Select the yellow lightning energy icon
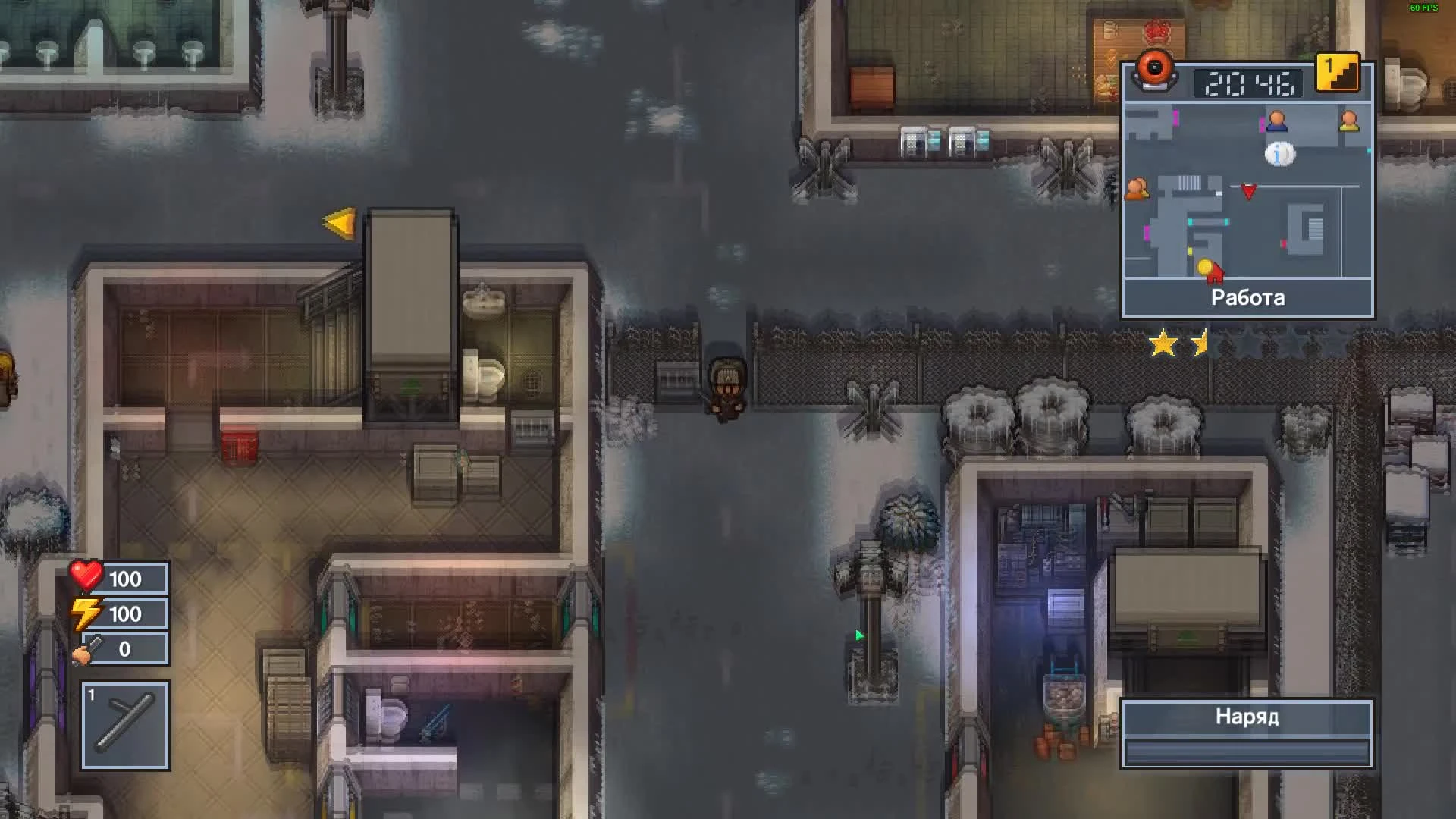 click(x=83, y=613)
